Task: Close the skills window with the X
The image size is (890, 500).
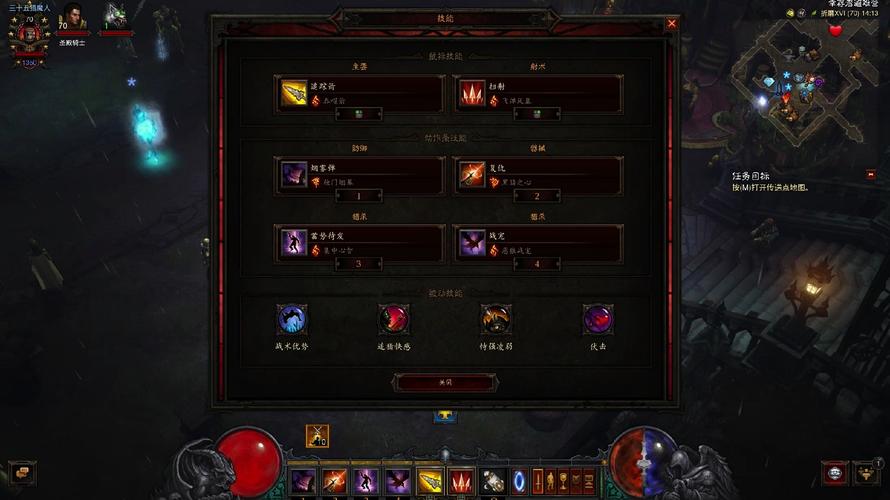Action: [x=672, y=23]
